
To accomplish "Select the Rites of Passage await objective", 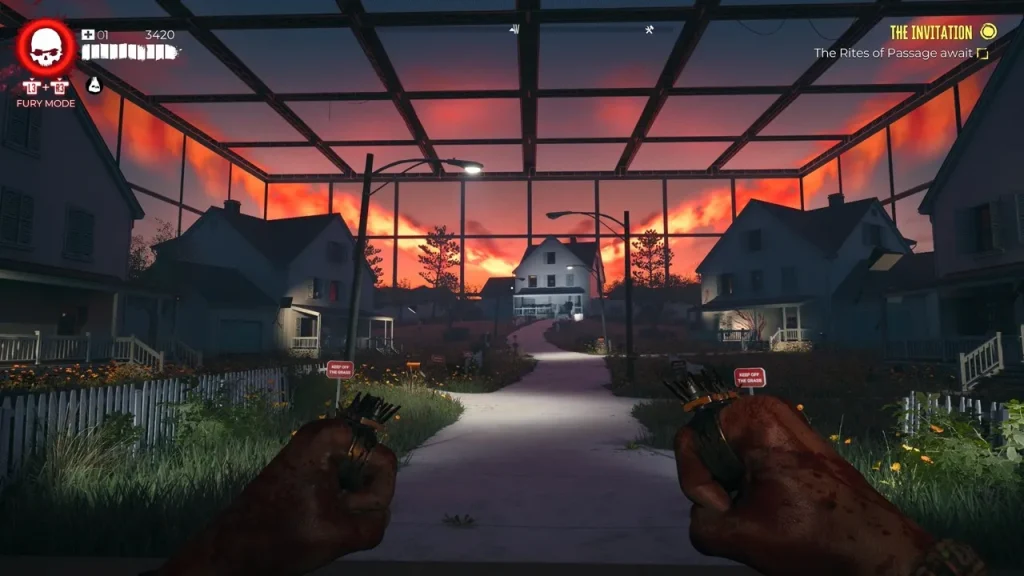I will [x=893, y=53].
